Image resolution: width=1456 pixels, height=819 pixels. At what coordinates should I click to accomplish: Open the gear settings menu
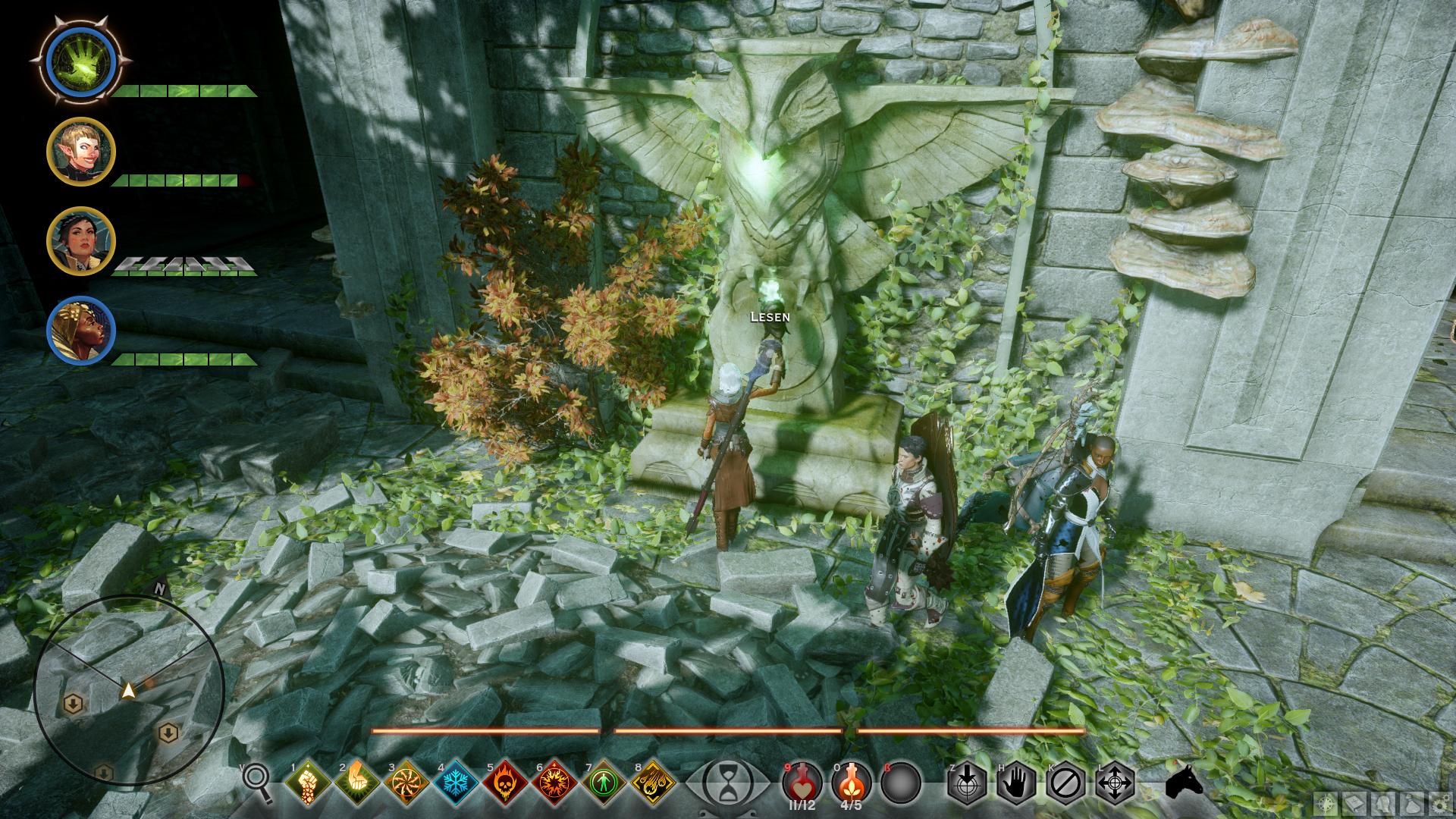1439,804
